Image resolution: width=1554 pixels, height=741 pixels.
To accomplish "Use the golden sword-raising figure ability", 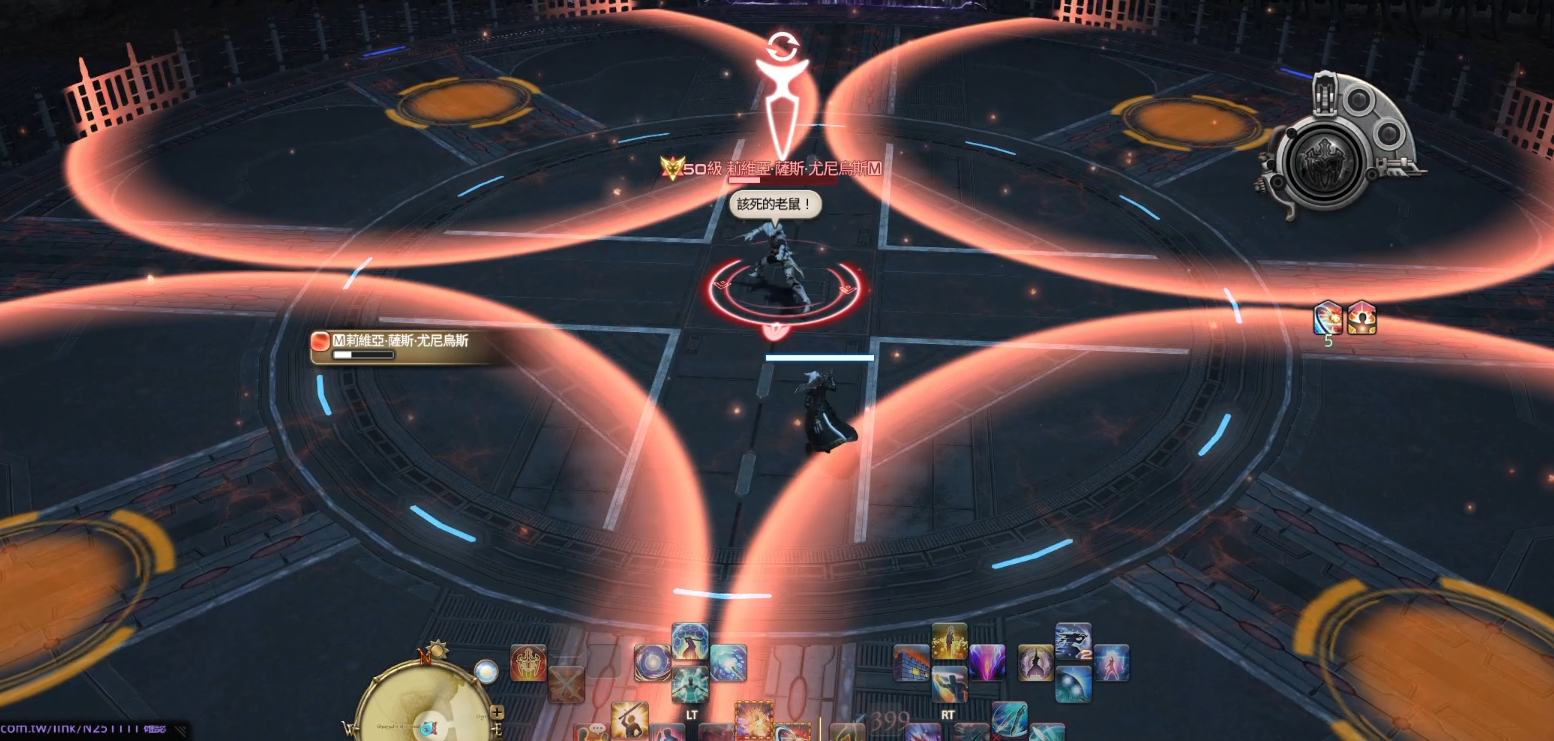I will click(x=629, y=719).
